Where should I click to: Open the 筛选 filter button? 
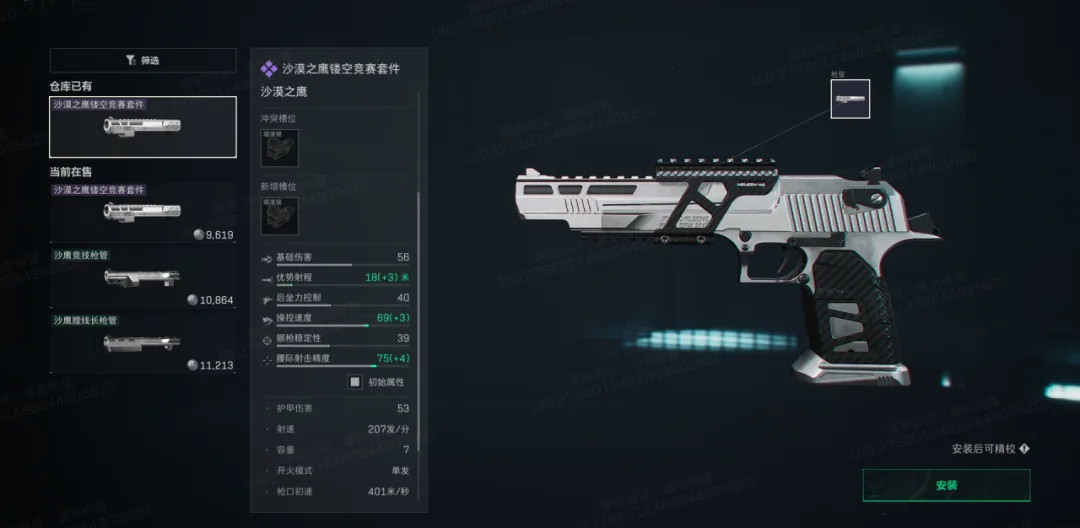[x=143, y=60]
